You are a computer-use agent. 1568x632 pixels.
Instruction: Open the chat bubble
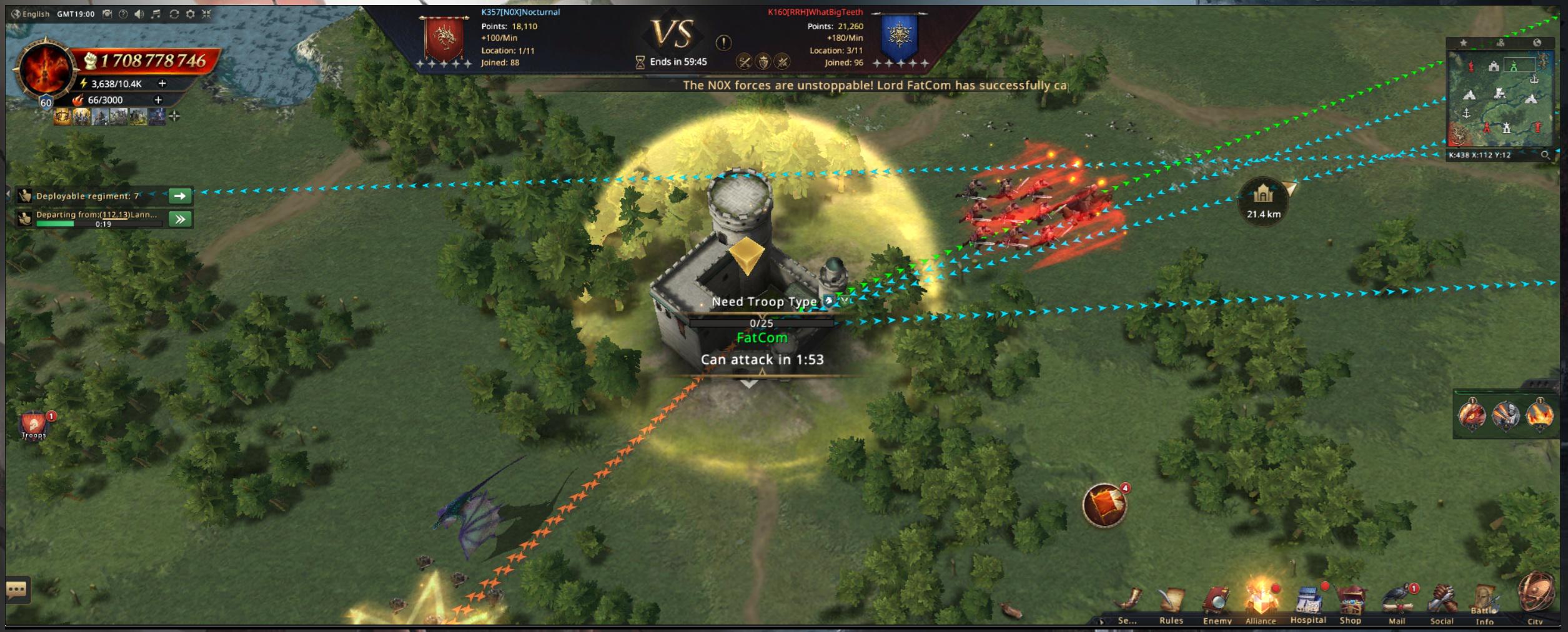[16, 589]
